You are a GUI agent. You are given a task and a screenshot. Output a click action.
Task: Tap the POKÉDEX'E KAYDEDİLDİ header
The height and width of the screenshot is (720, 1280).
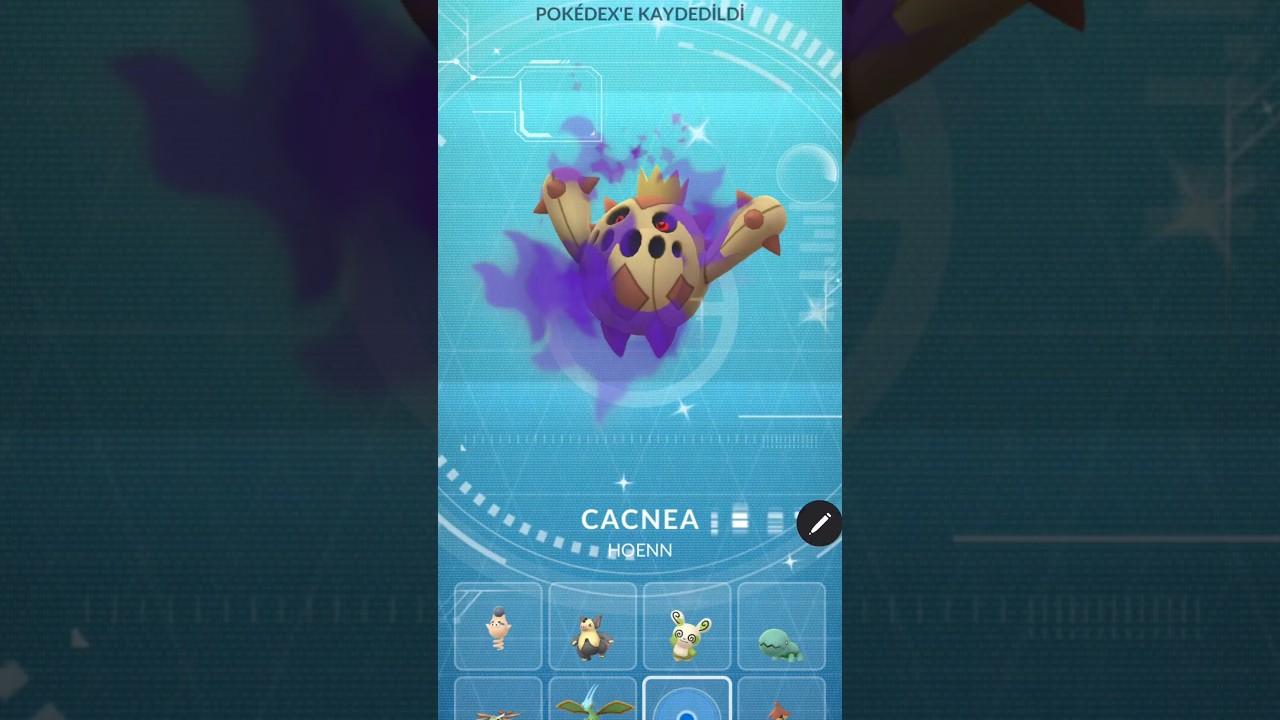(640, 14)
